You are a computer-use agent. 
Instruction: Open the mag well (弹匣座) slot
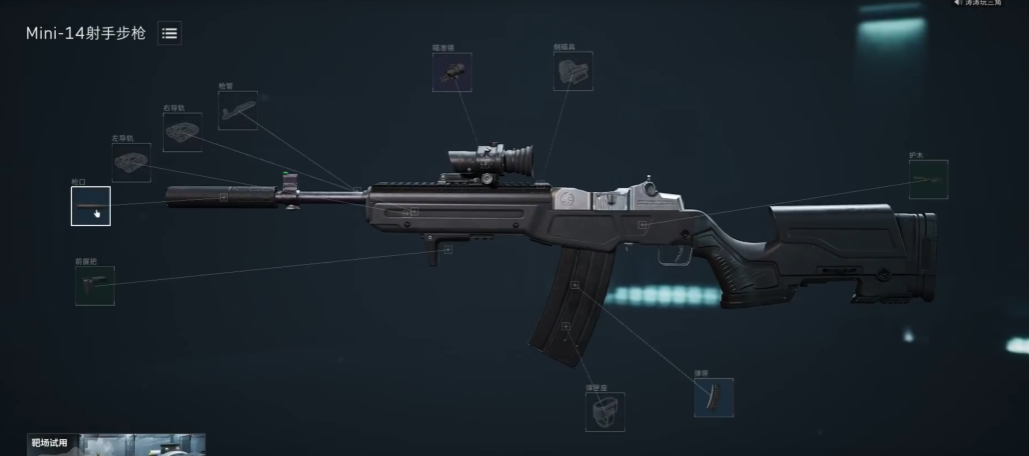pyautogui.click(x=605, y=411)
